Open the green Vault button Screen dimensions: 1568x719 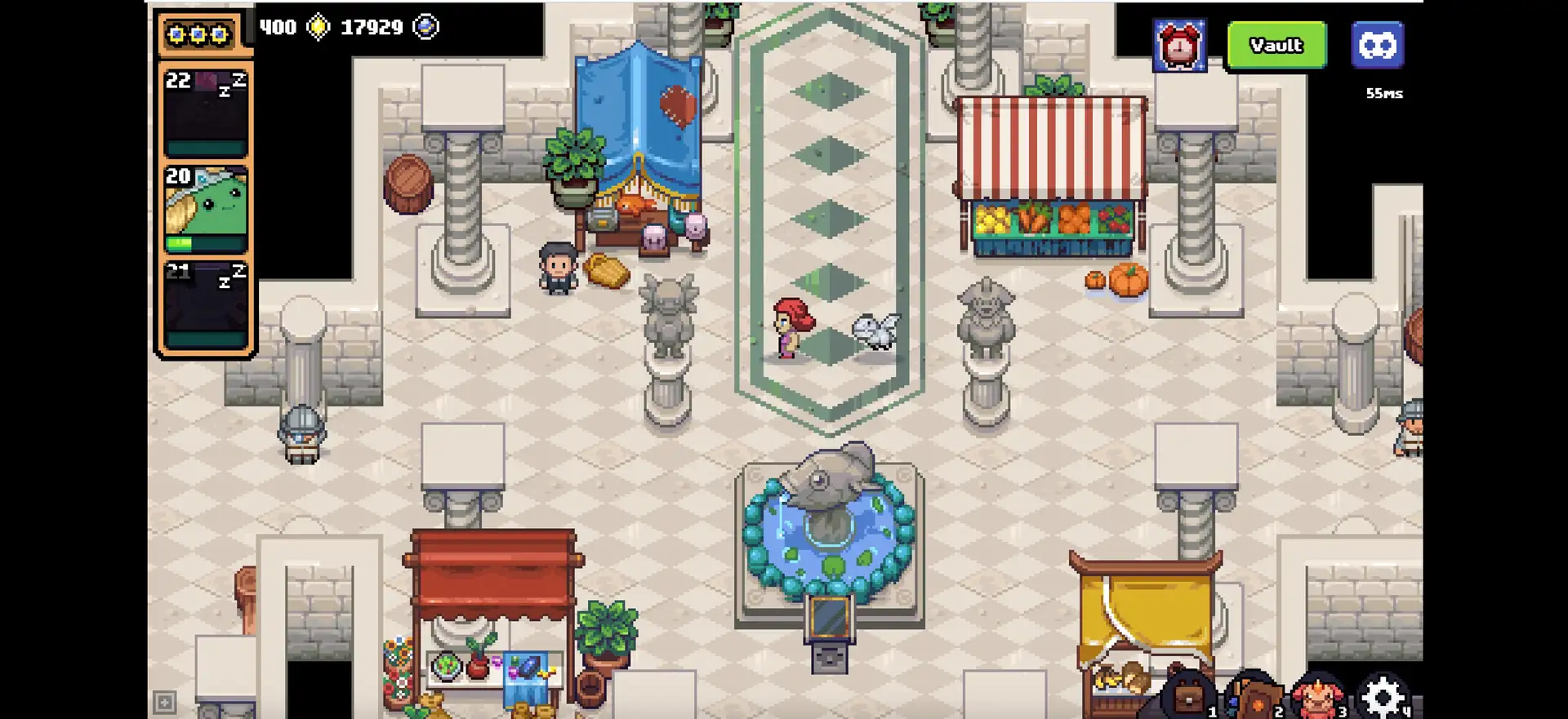point(1276,46)
